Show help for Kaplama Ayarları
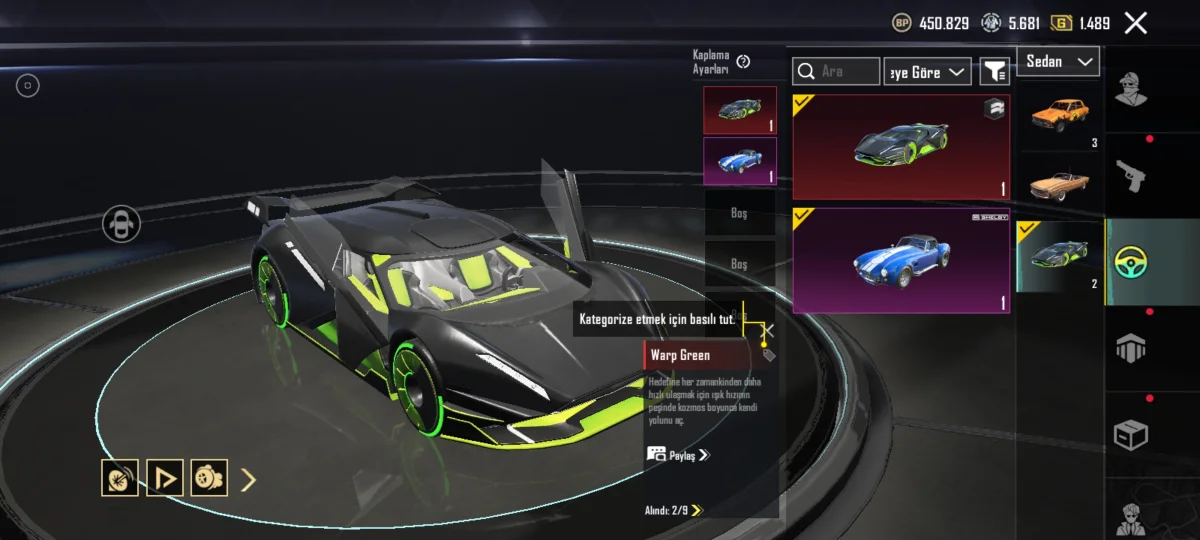The height and width of the screenshot is (540, 1200). pos(743,62)
